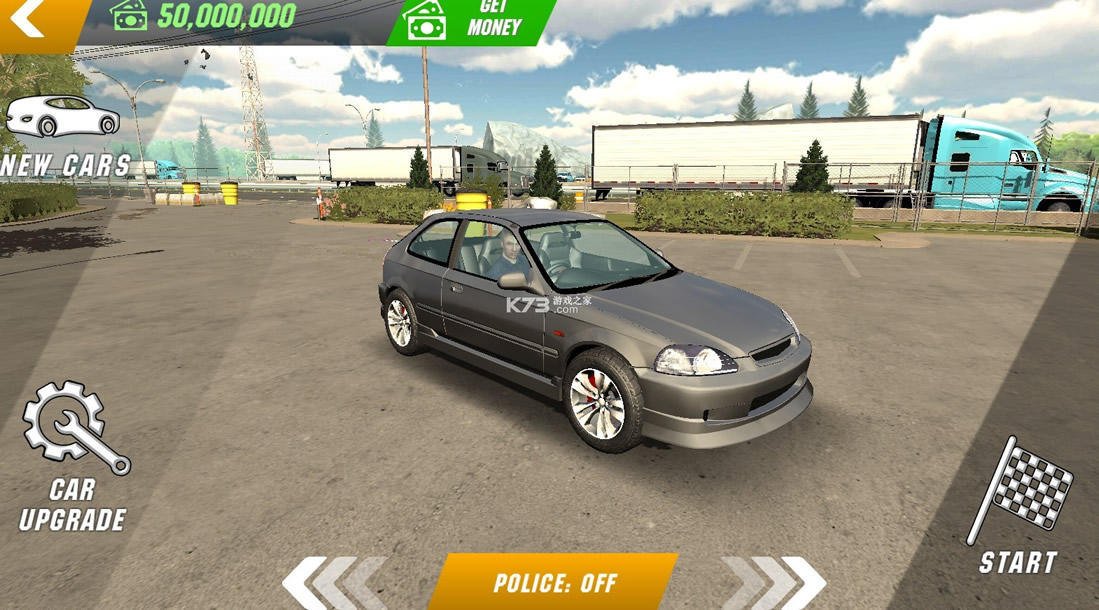This screenshot has height=610, width=1099.
Task: Switch to previous car with left chevrons
Action: click(334, 581)
